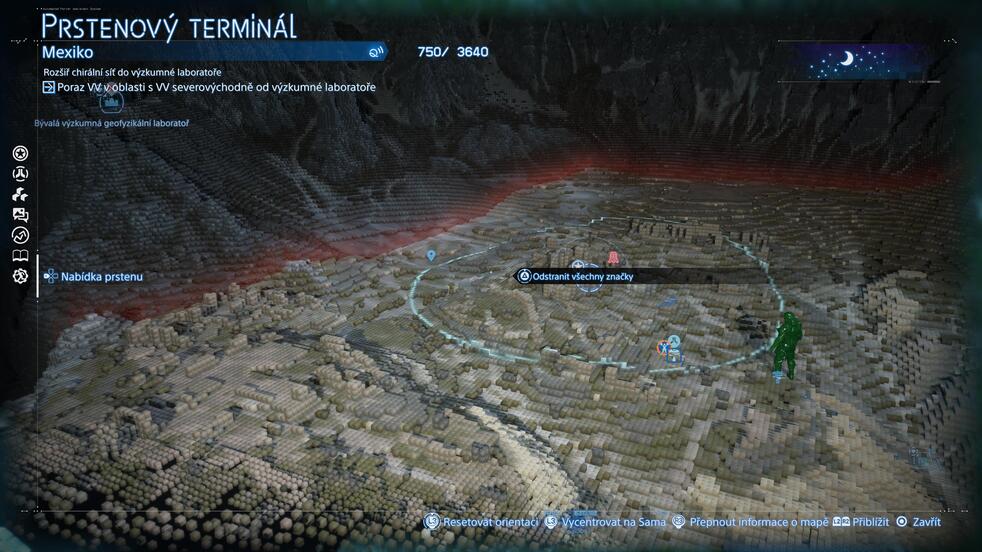Select the crossed-tools marker on the map

point(663,348)
